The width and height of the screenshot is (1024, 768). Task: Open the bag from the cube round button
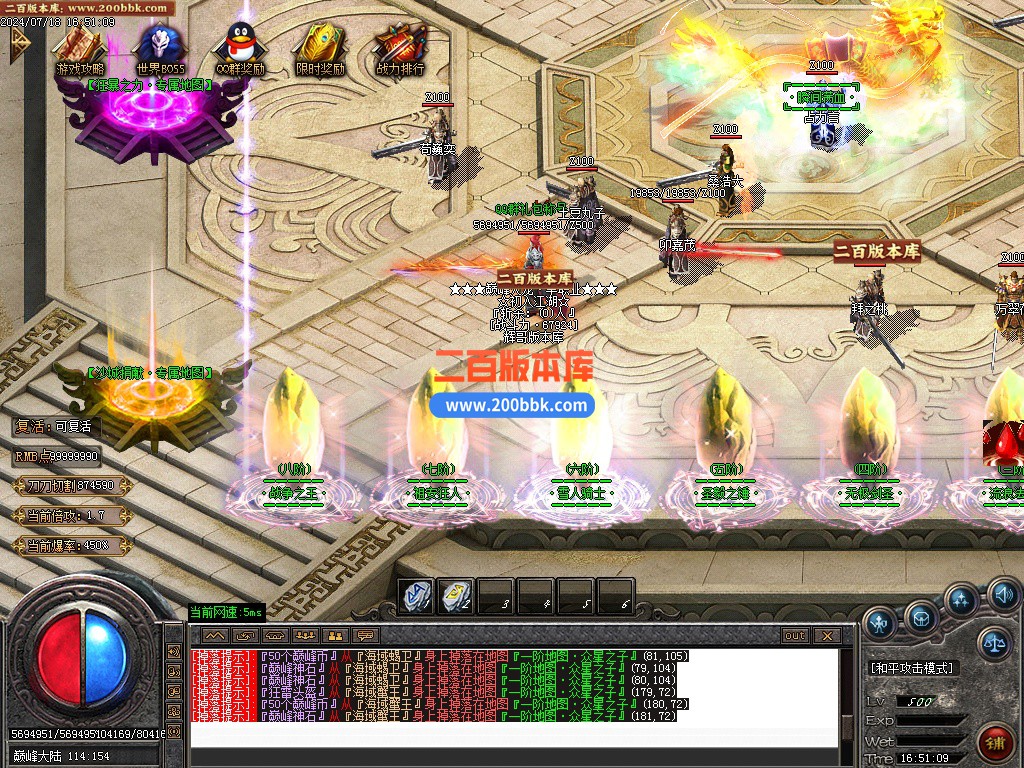pyautogui.click(x=921, y=616)
